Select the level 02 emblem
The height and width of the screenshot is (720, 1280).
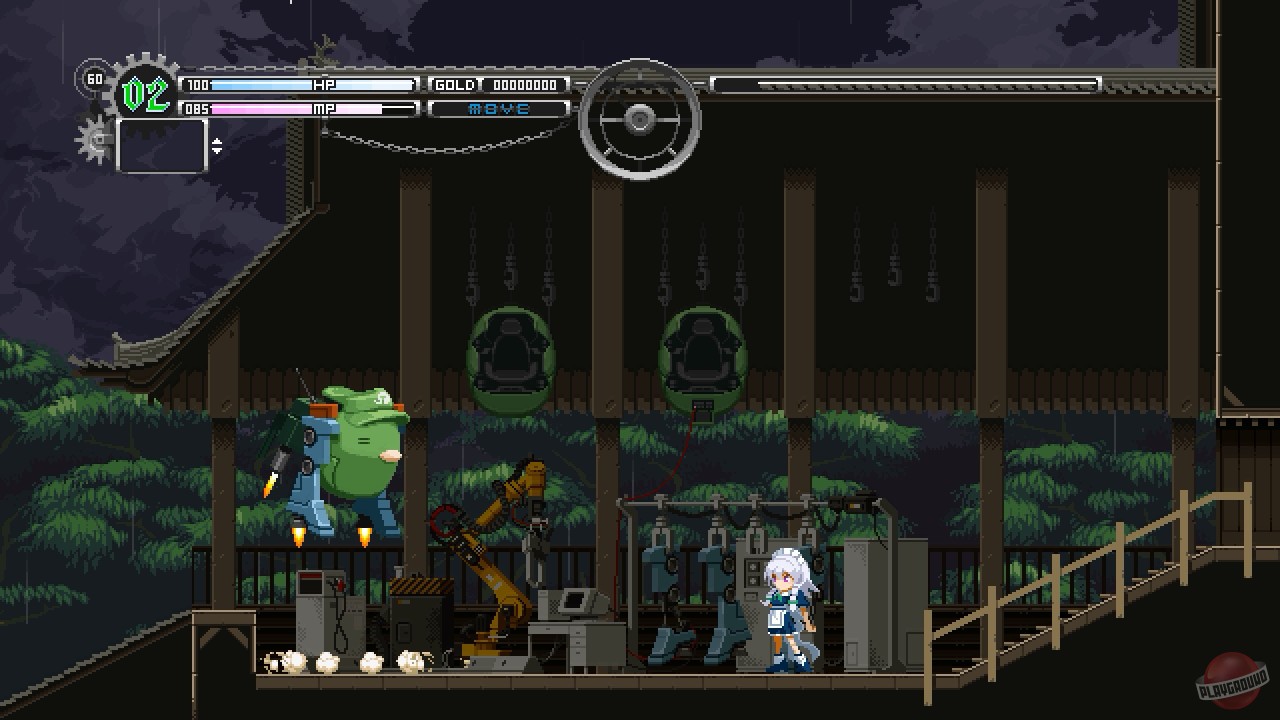pyautogui.click(x=145, y=92)
